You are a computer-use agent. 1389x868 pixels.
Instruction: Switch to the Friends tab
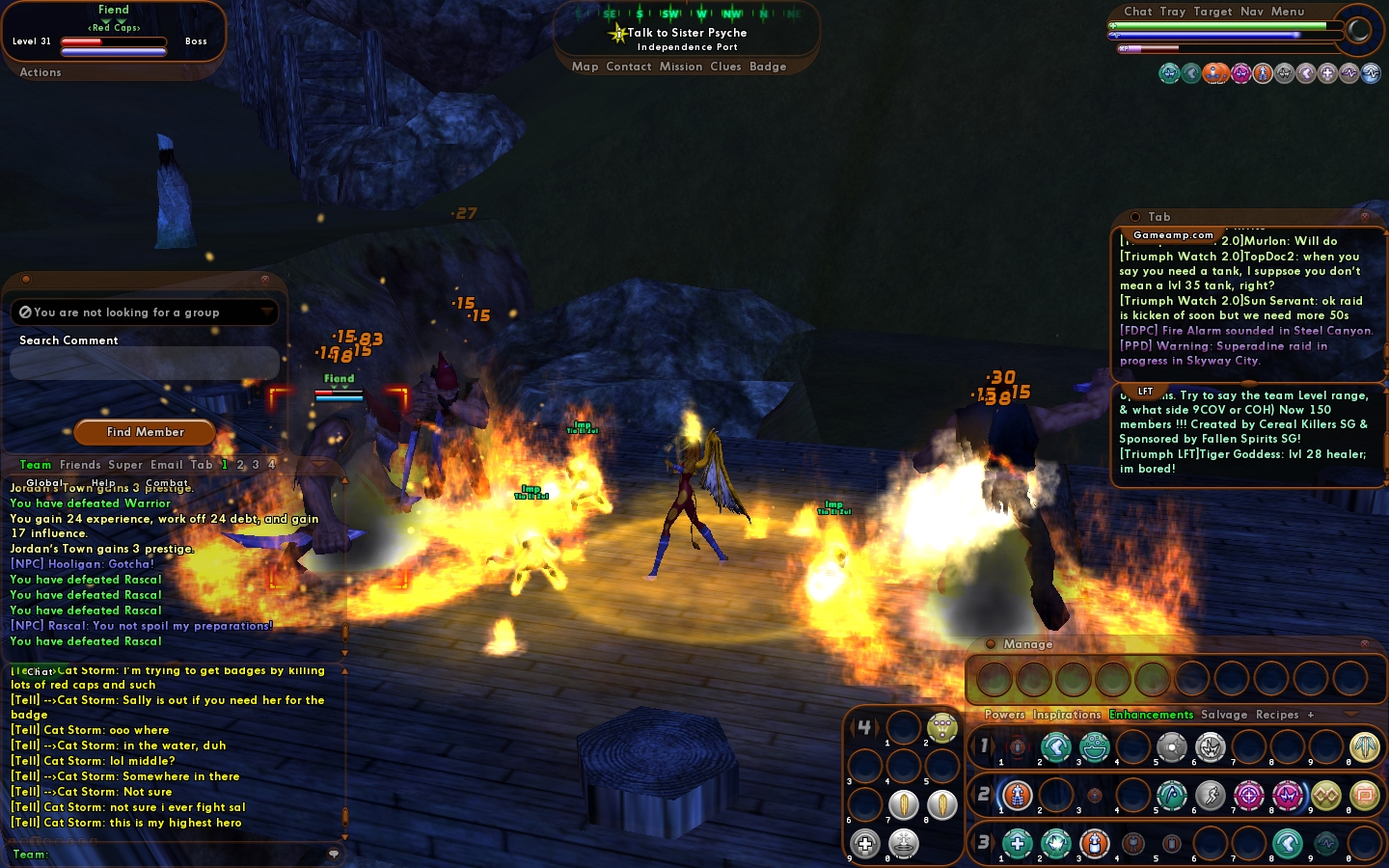tap(80, 465)
